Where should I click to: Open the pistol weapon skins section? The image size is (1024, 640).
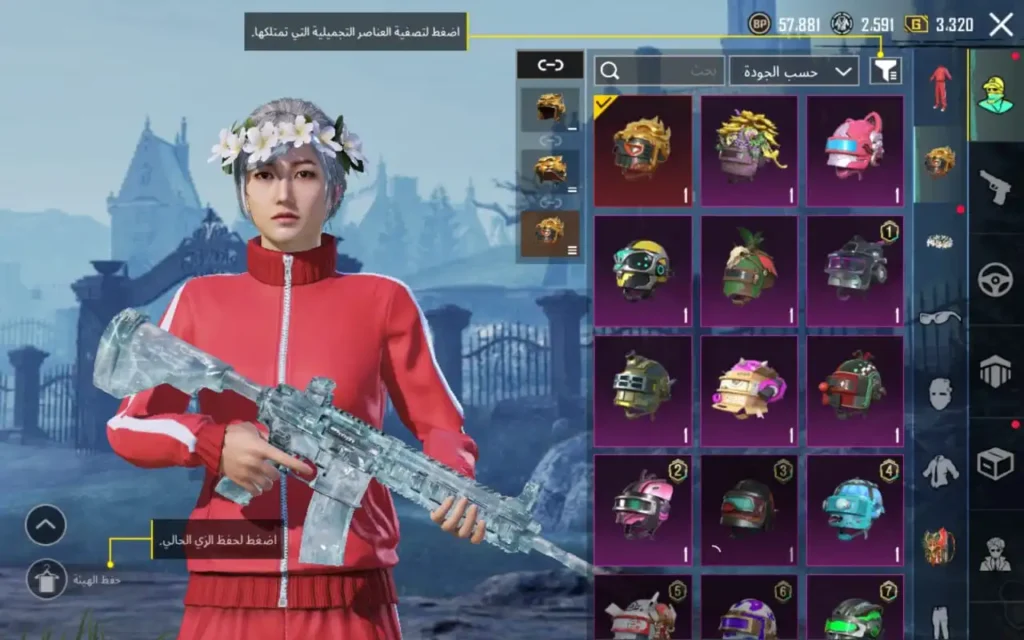coord(995,186)
